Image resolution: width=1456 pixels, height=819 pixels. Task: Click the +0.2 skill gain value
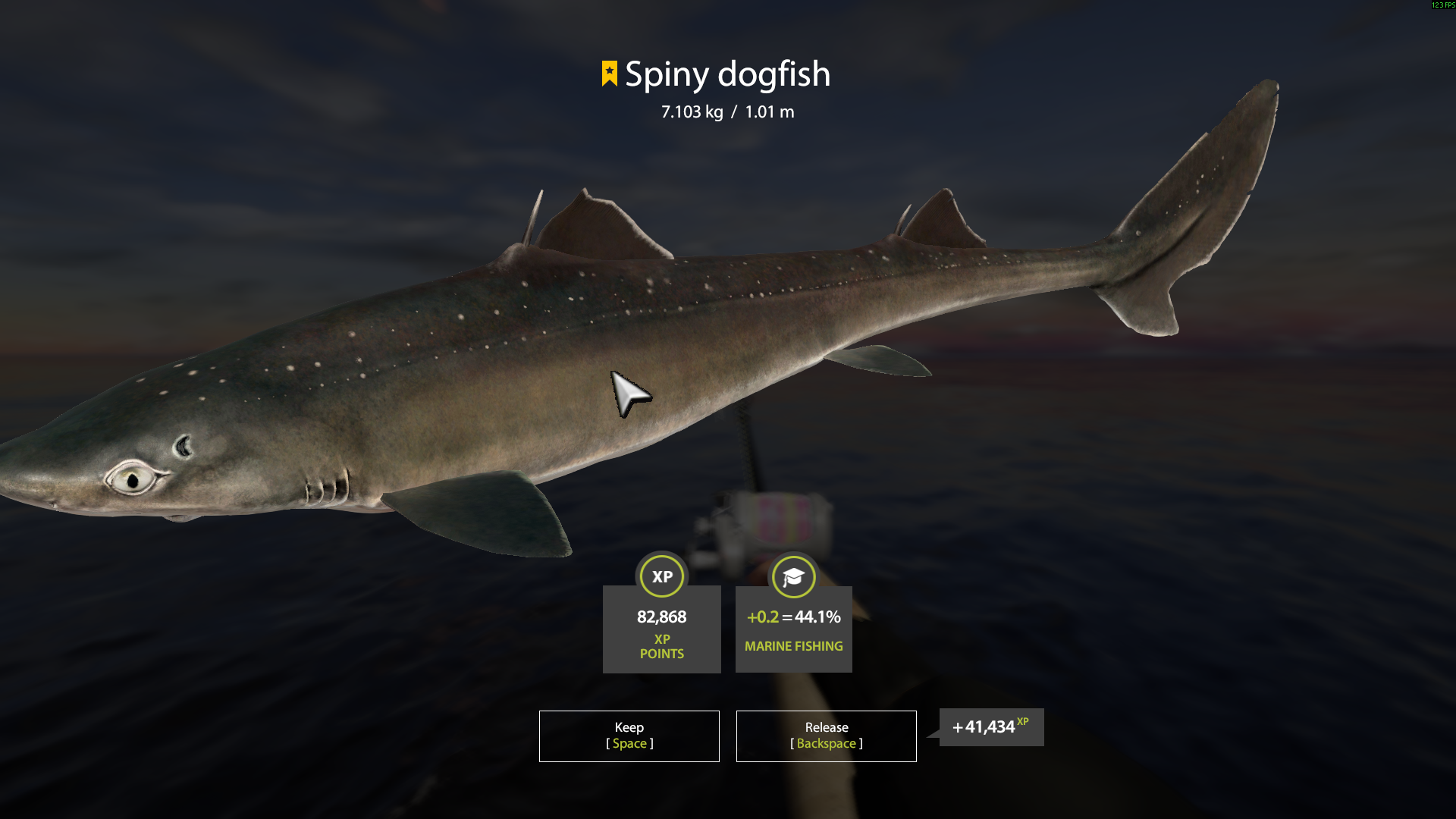[761, 617]
